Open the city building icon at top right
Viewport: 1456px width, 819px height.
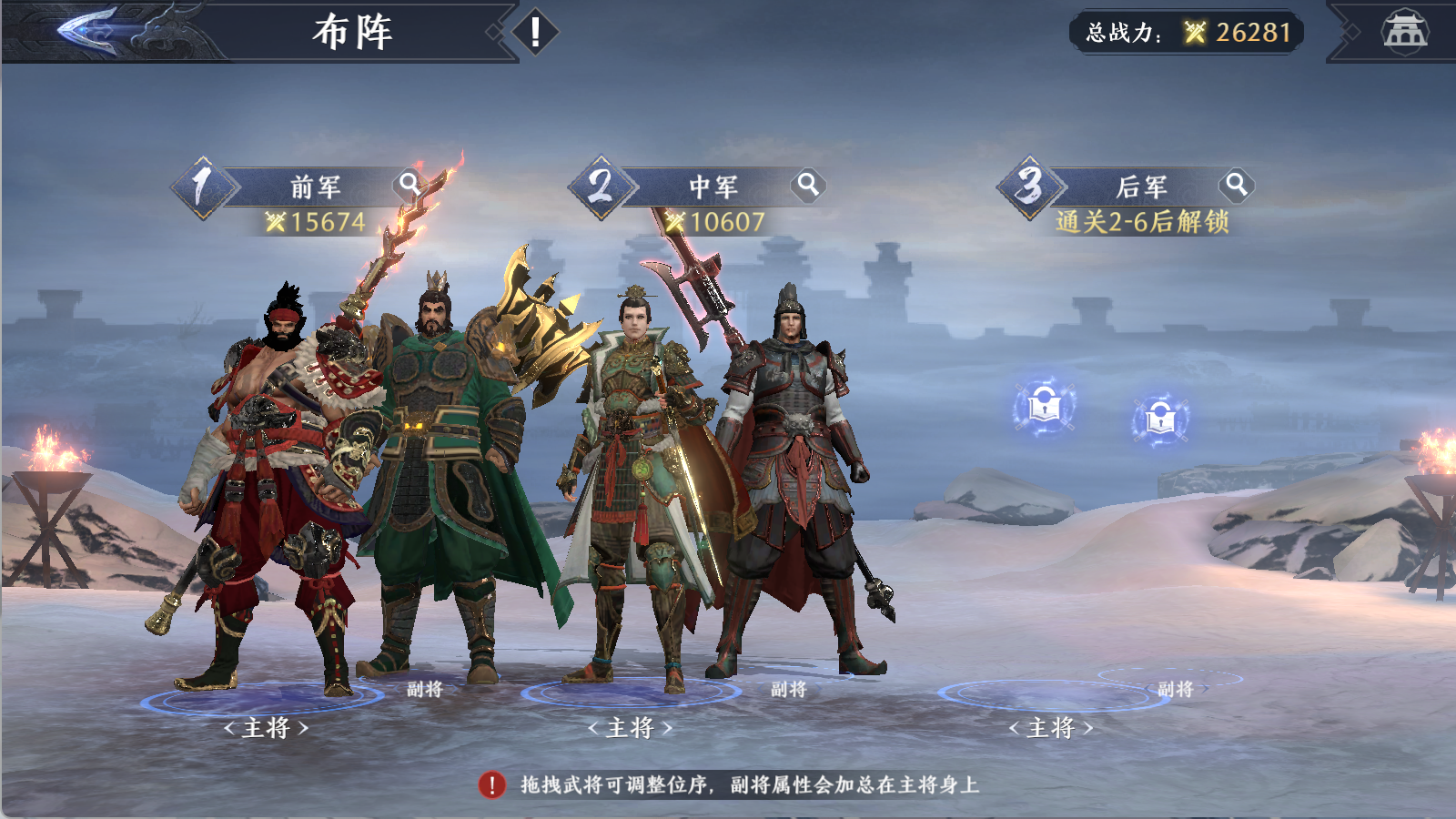1408,32
